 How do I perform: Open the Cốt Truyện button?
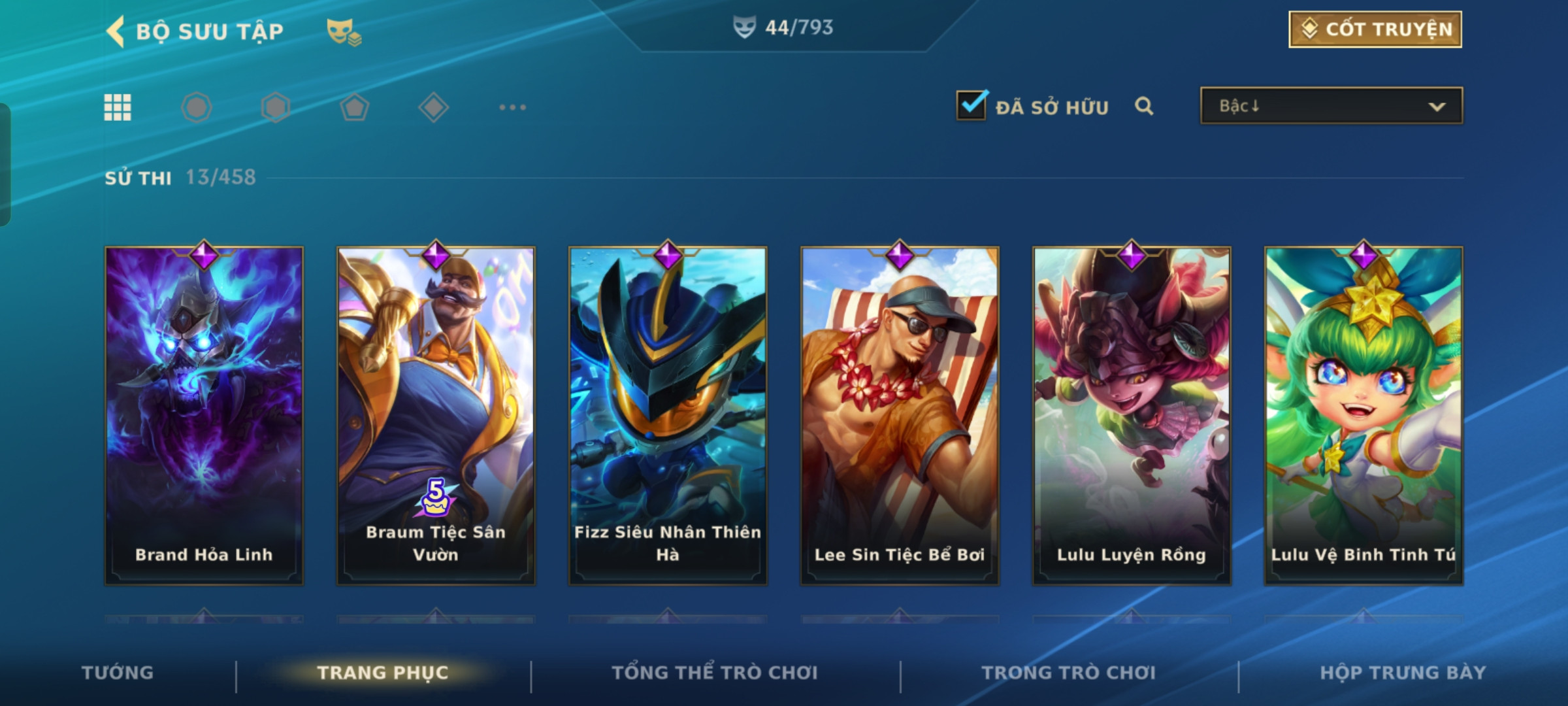(x=1375, y=29)
